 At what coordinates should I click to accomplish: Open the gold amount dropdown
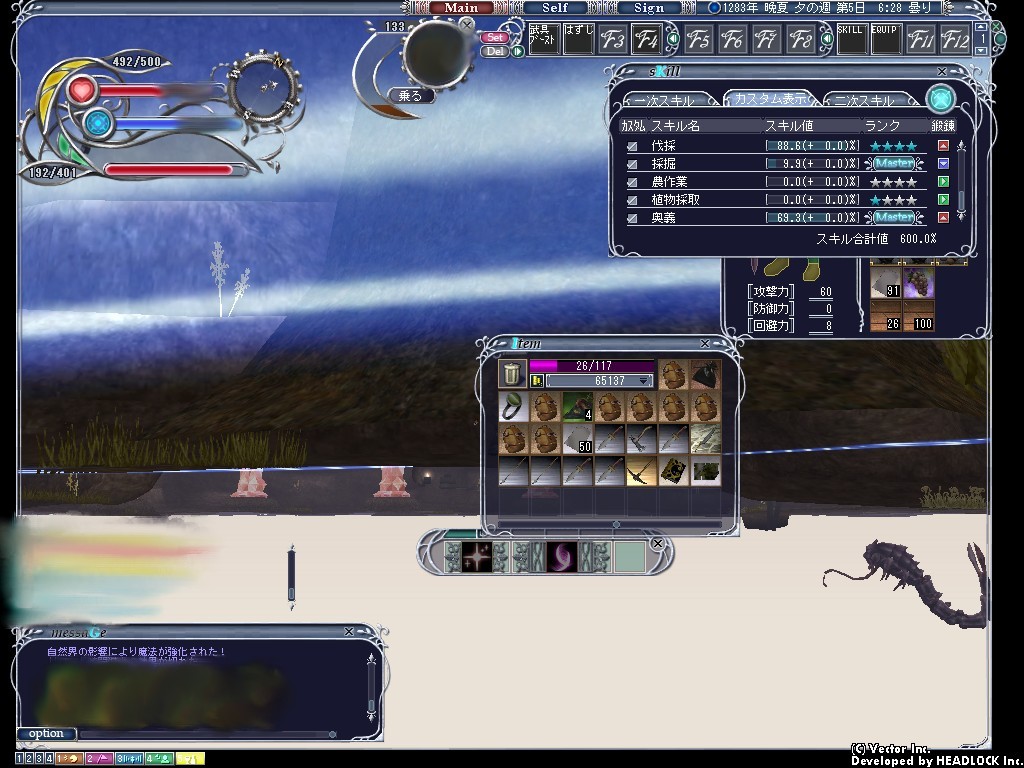[645, 381]
